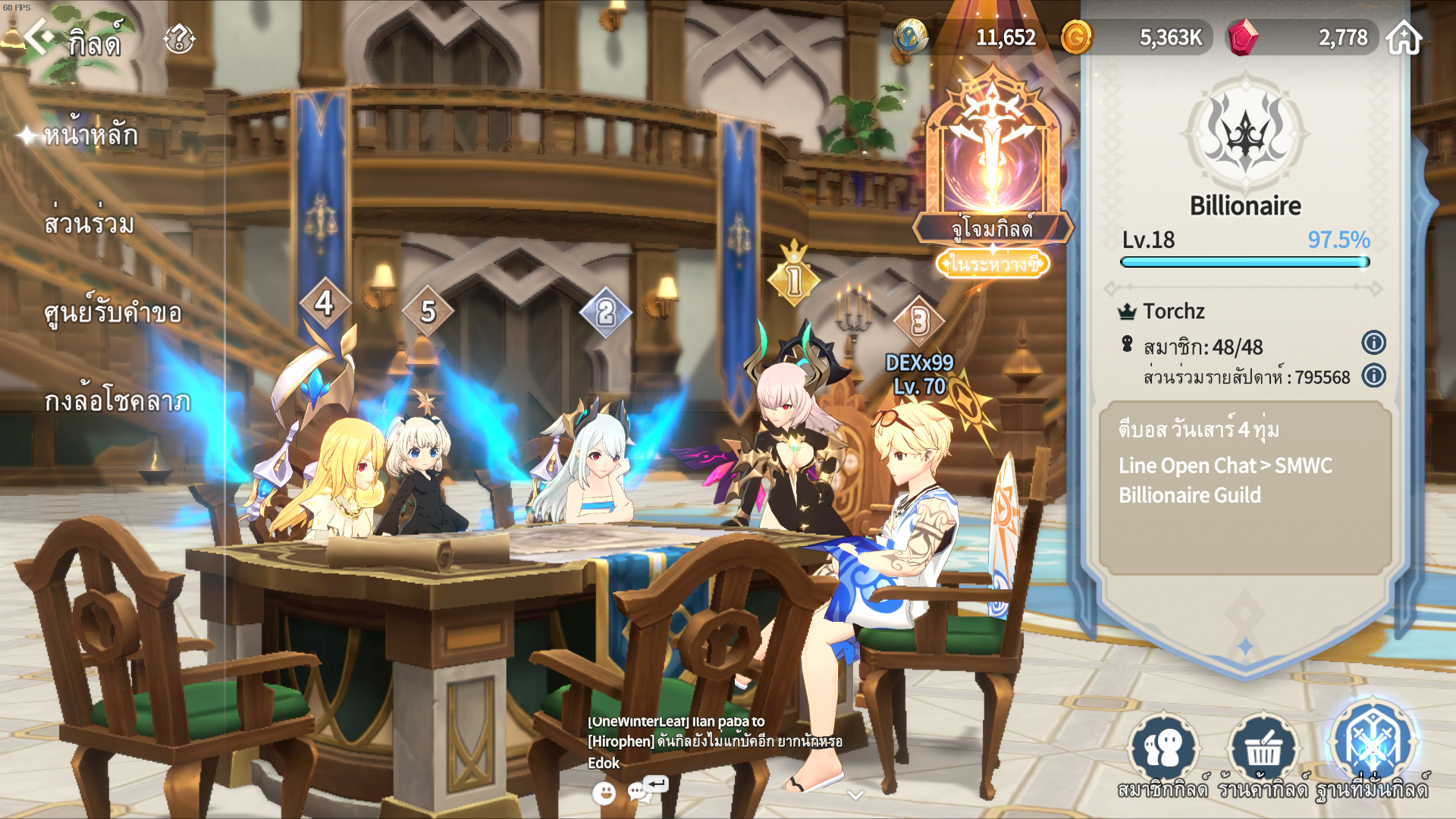Open the emoji smiley chat button
The width and height of the screenshot is (1456, 819).
pos(604,793)
